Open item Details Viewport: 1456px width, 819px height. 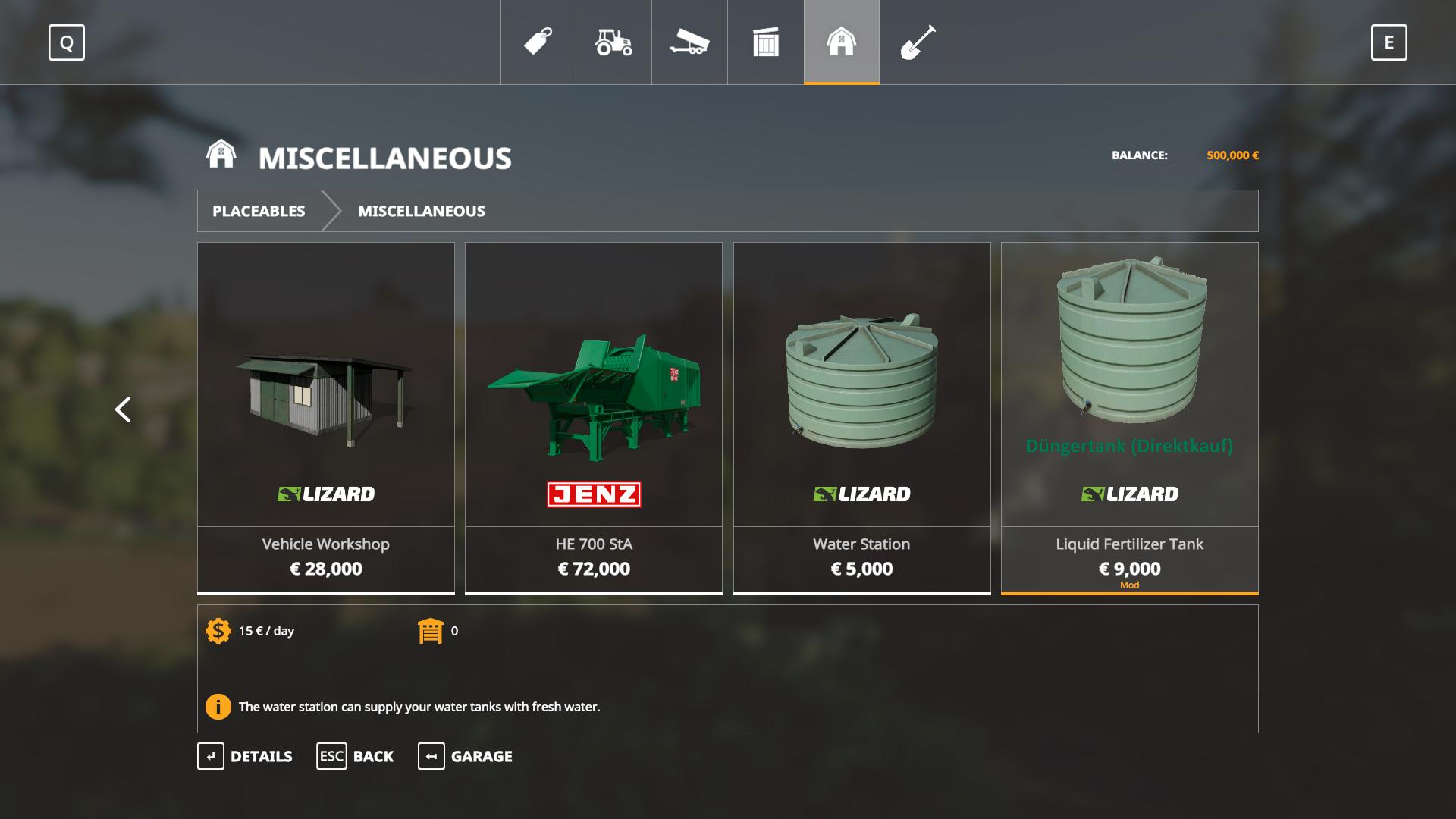point(245,756)
